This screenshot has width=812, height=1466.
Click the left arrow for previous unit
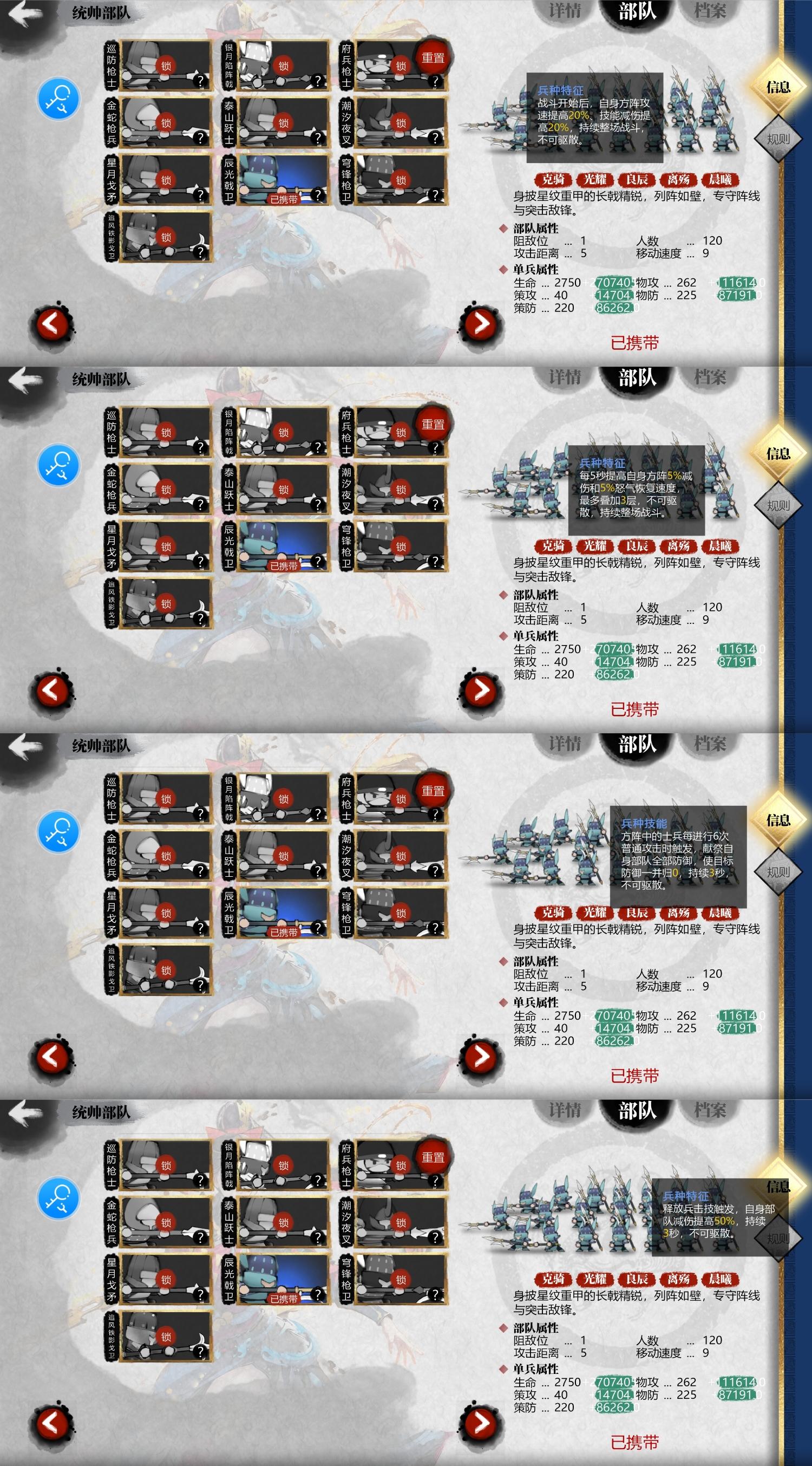(x=53, y=323)
